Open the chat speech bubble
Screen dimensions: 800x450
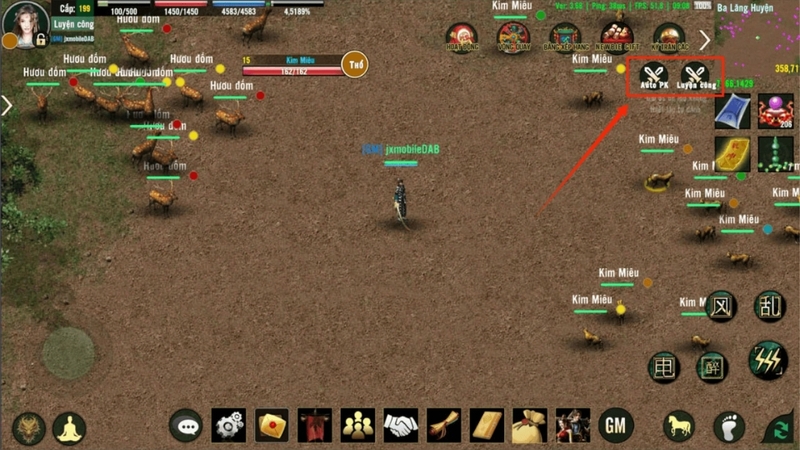185,426
